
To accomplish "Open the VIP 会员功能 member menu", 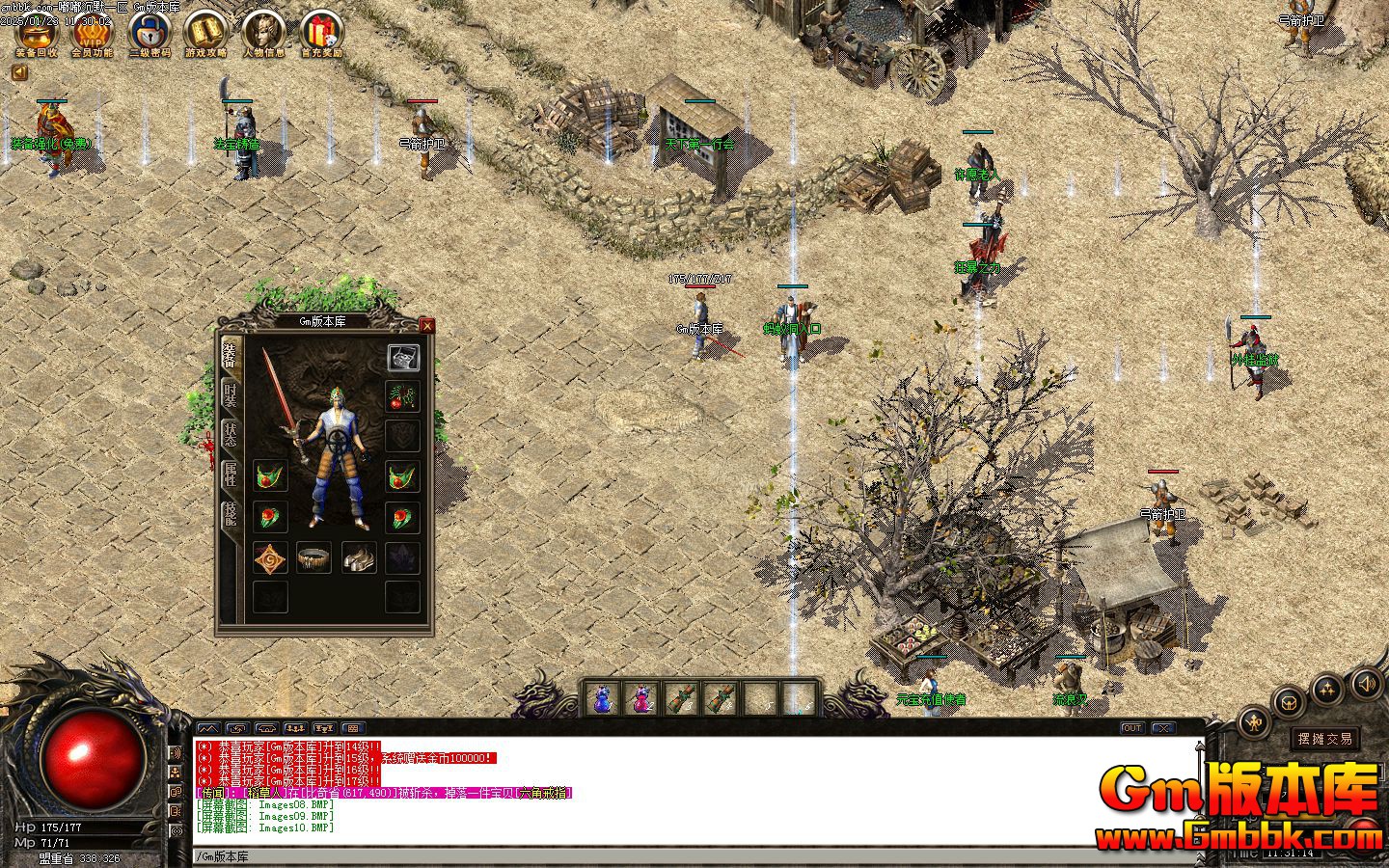I will (93, 33).
